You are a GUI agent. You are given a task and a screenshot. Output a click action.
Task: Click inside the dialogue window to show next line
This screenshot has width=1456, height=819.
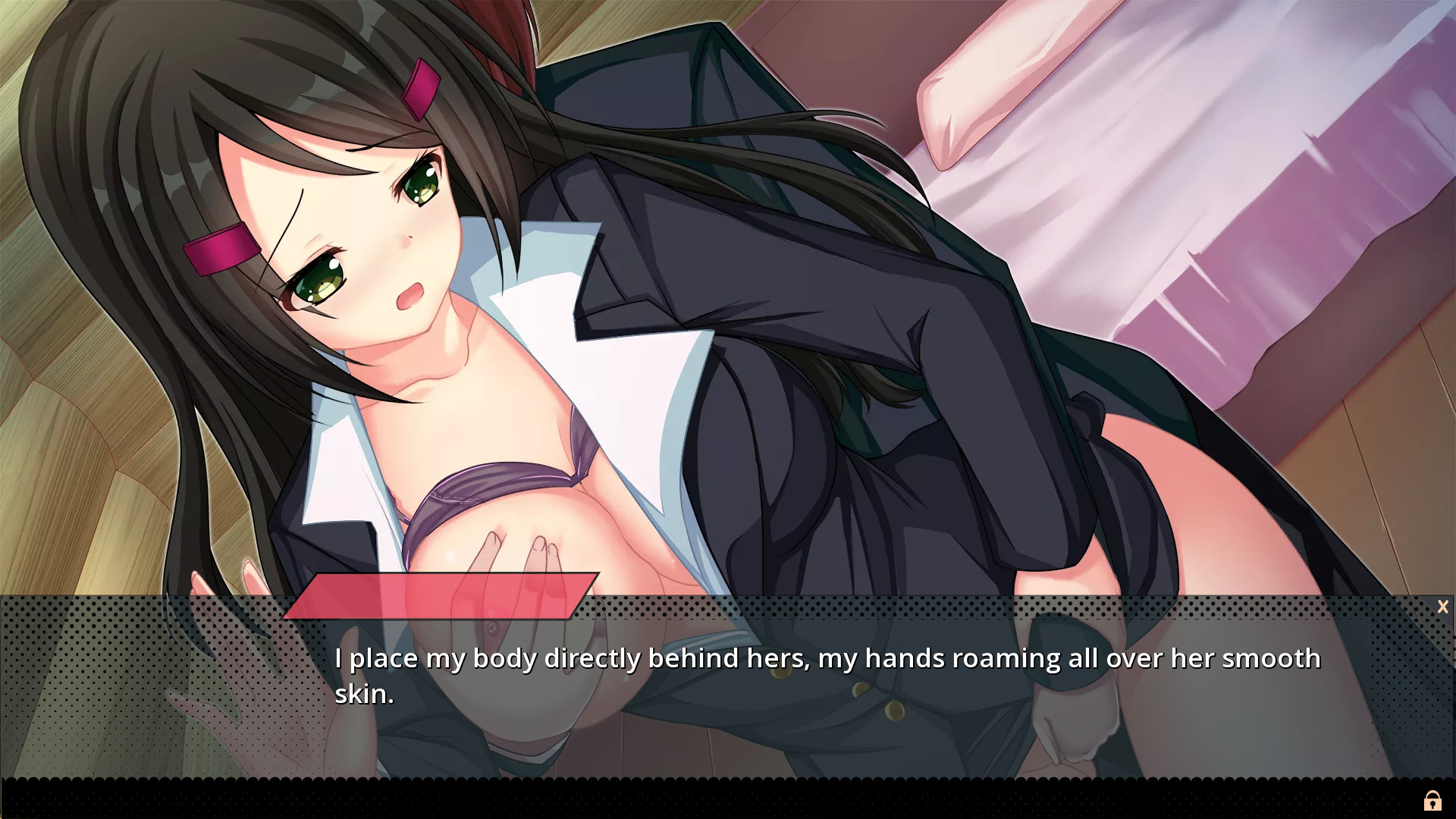(x=728, y=682)
